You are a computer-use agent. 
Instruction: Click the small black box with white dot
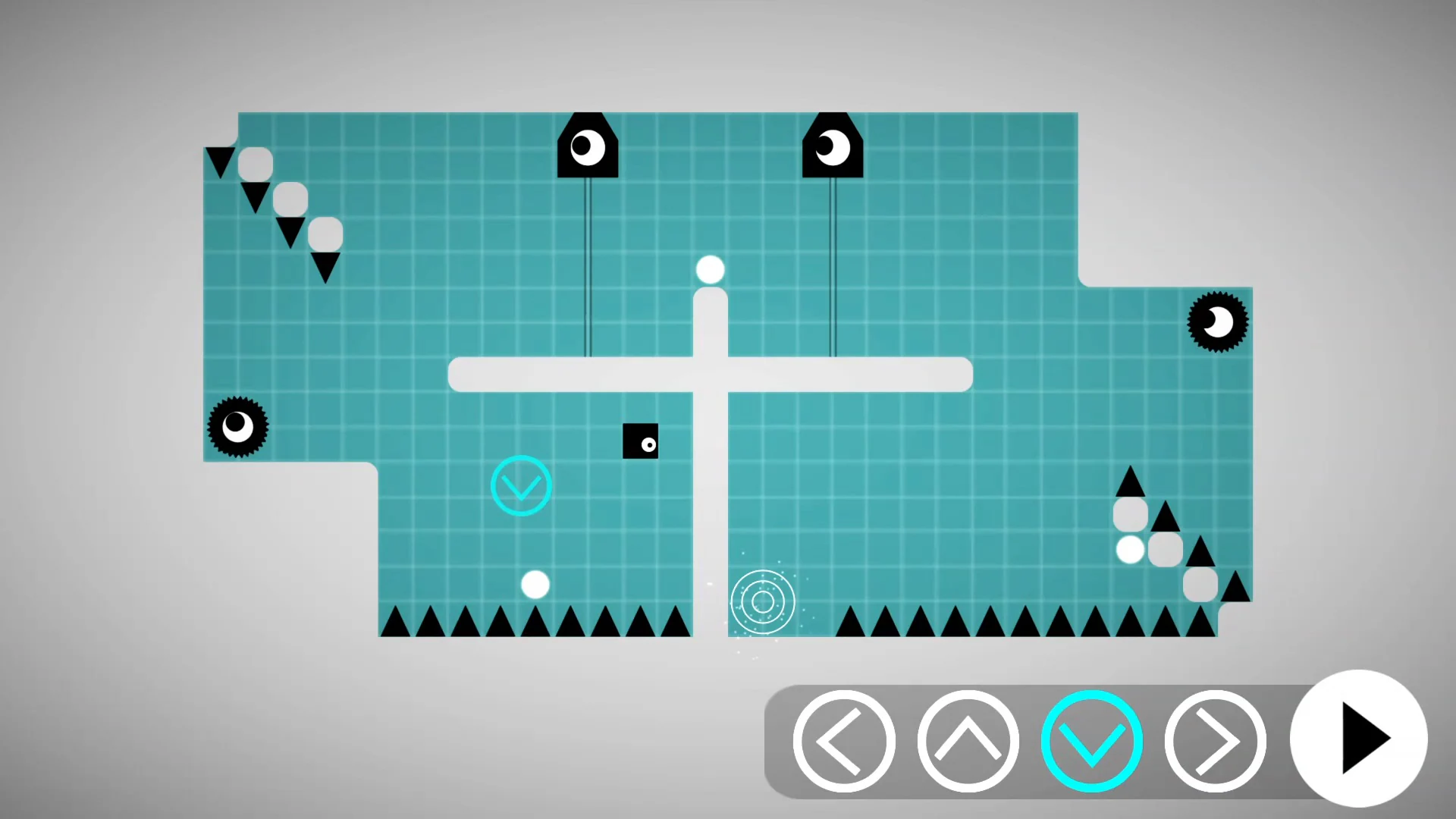pos(641,442)
